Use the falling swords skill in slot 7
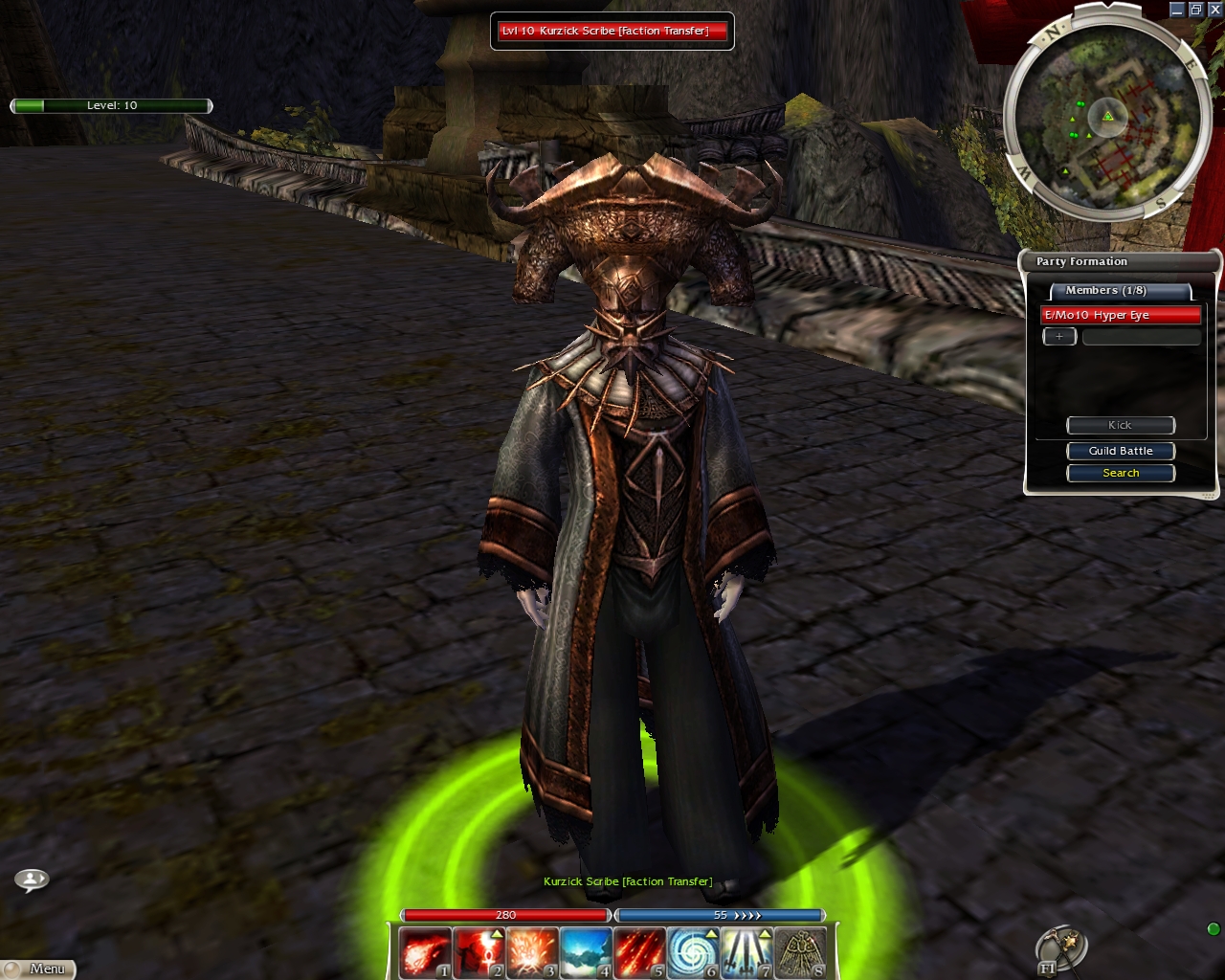This screenshot has height=980, width=1225. [x=746, y=952]
